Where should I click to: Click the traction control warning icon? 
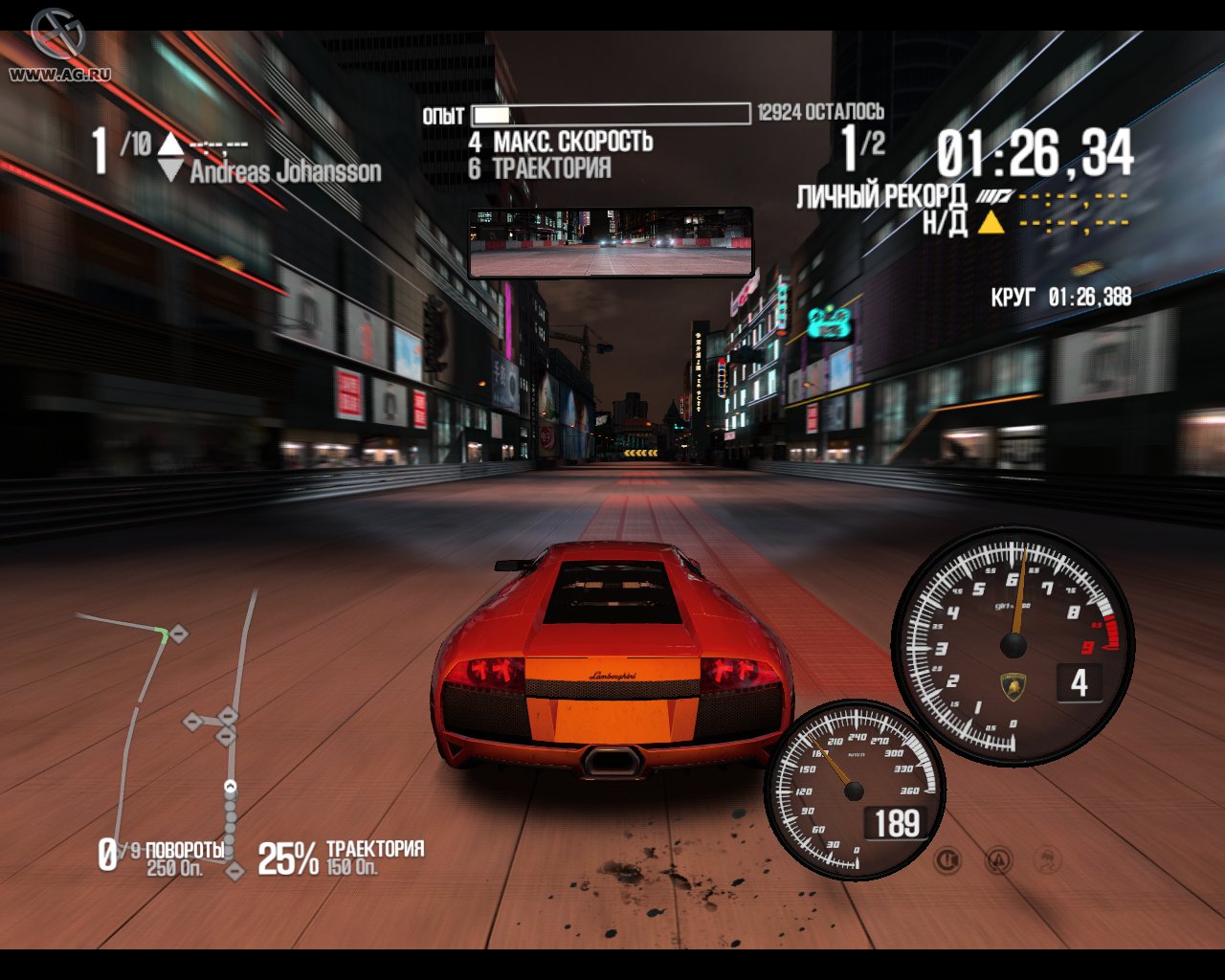tap(998, 860)
